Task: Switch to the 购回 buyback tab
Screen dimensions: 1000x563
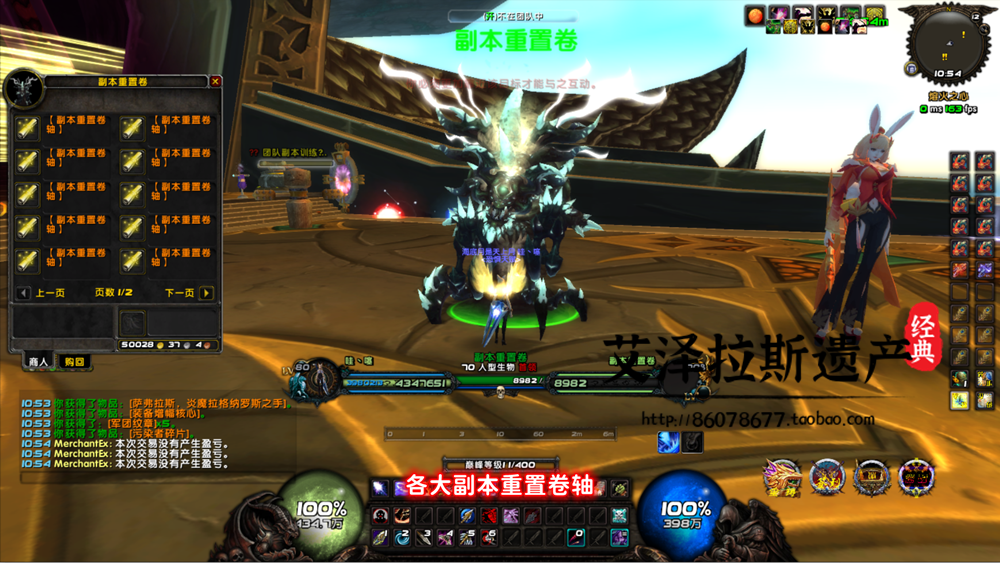Action: [x=74, y=361]
